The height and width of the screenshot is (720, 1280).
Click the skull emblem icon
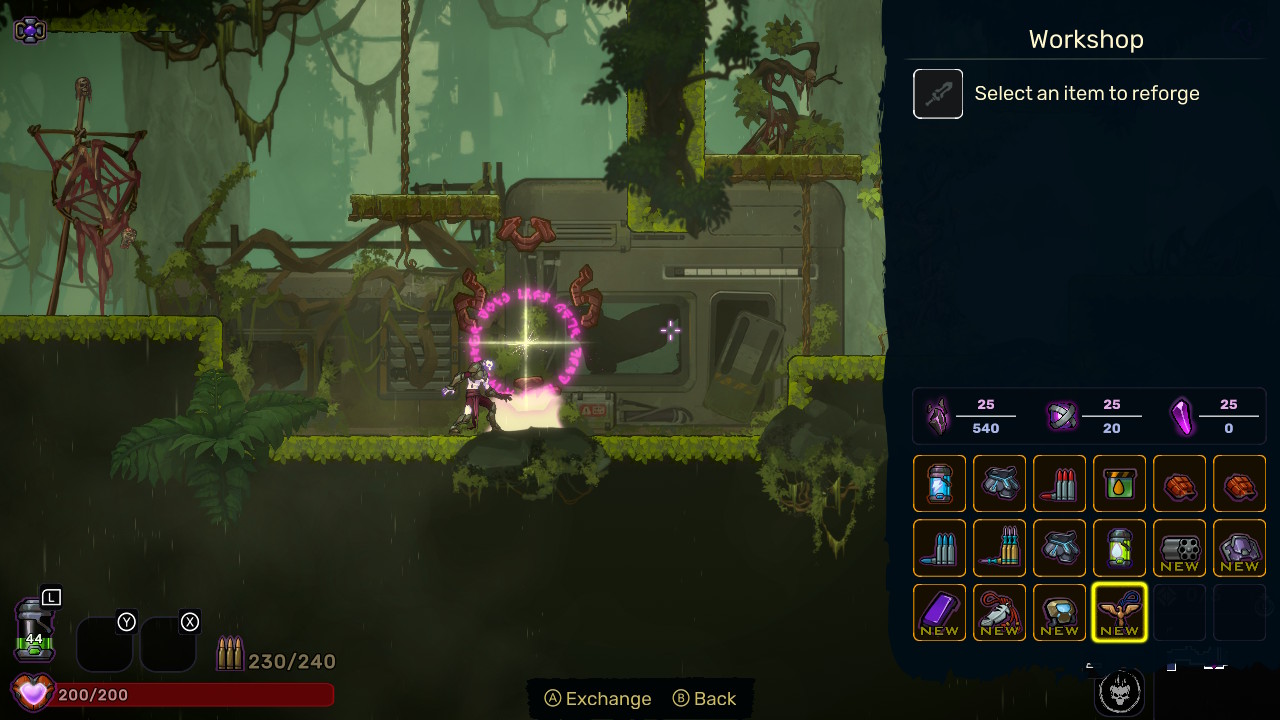(x=1119, y=692)
